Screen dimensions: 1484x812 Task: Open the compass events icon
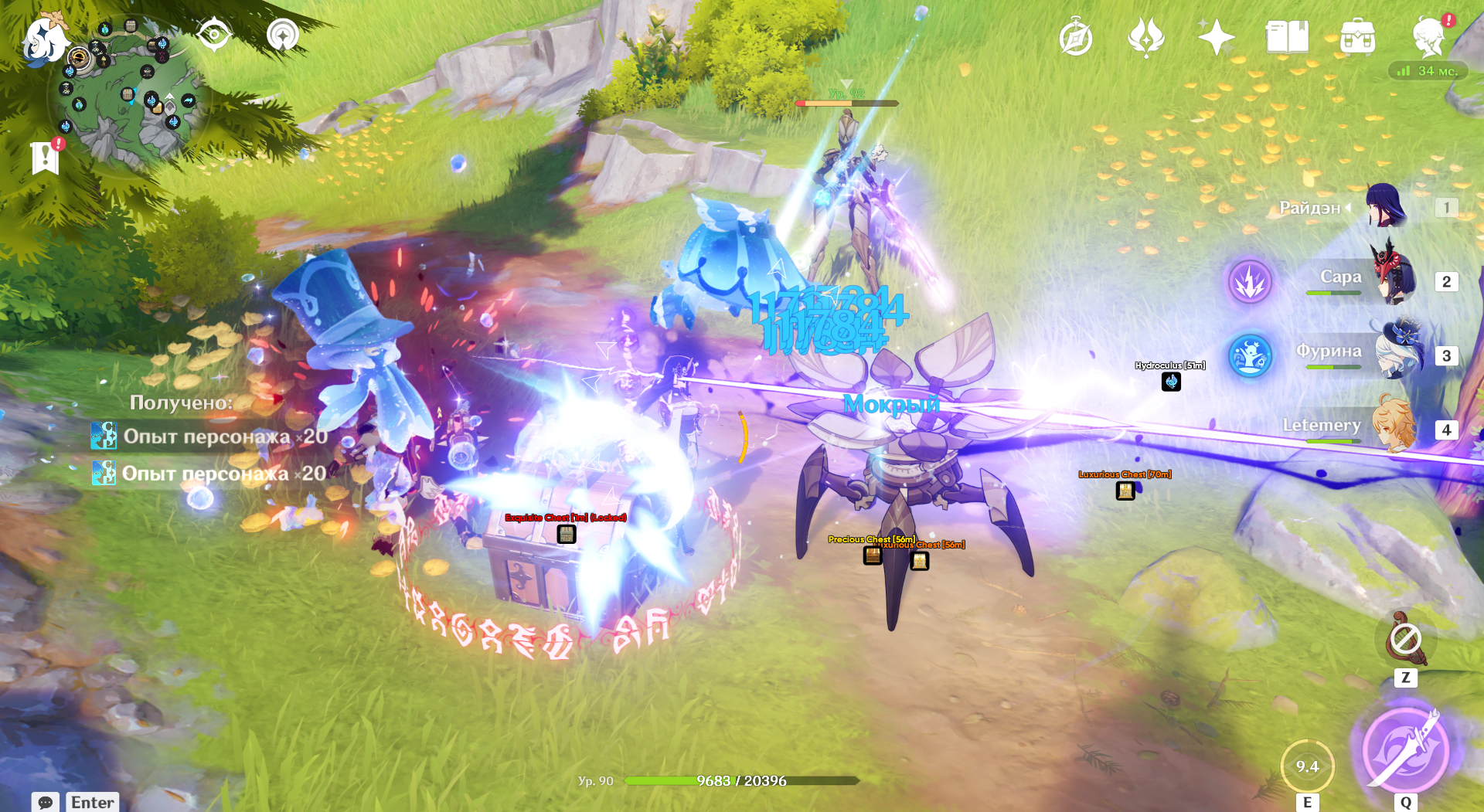[1075, 38]
